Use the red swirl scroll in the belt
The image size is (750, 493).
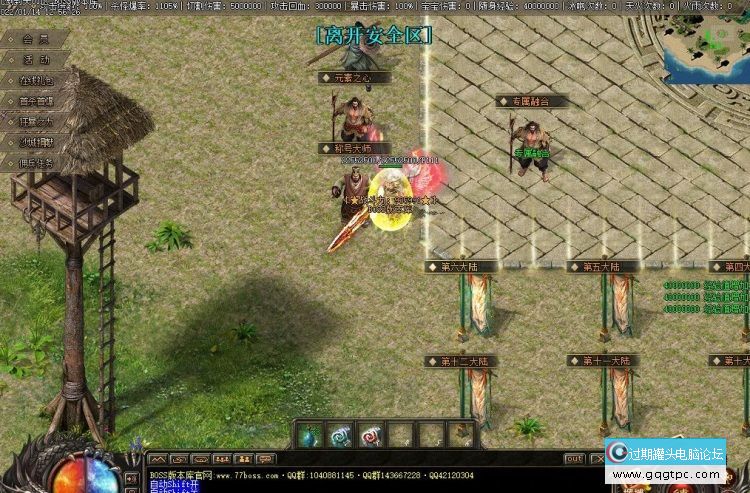coord(371,435)
